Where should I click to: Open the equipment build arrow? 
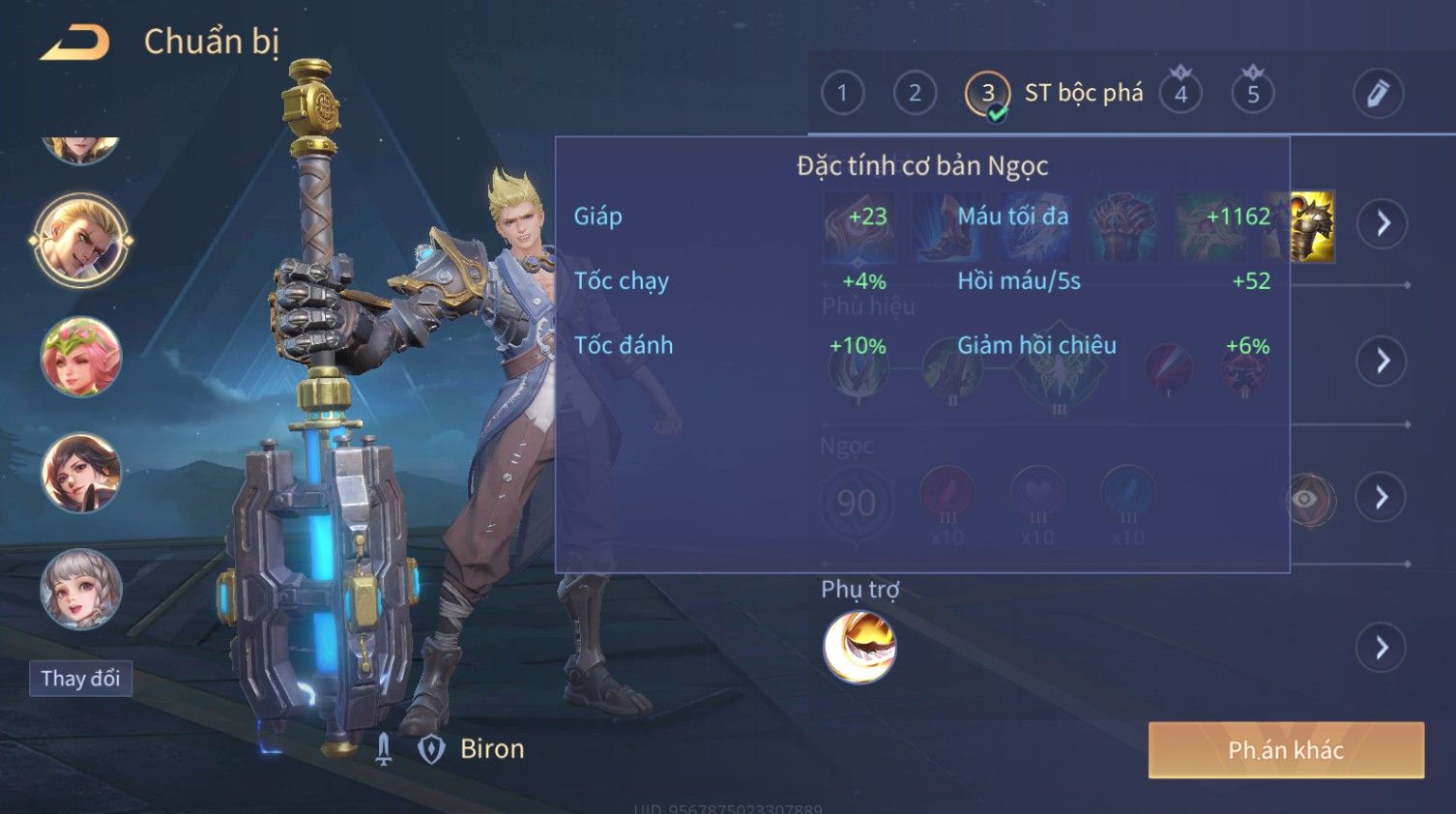tap(1383, 223)
